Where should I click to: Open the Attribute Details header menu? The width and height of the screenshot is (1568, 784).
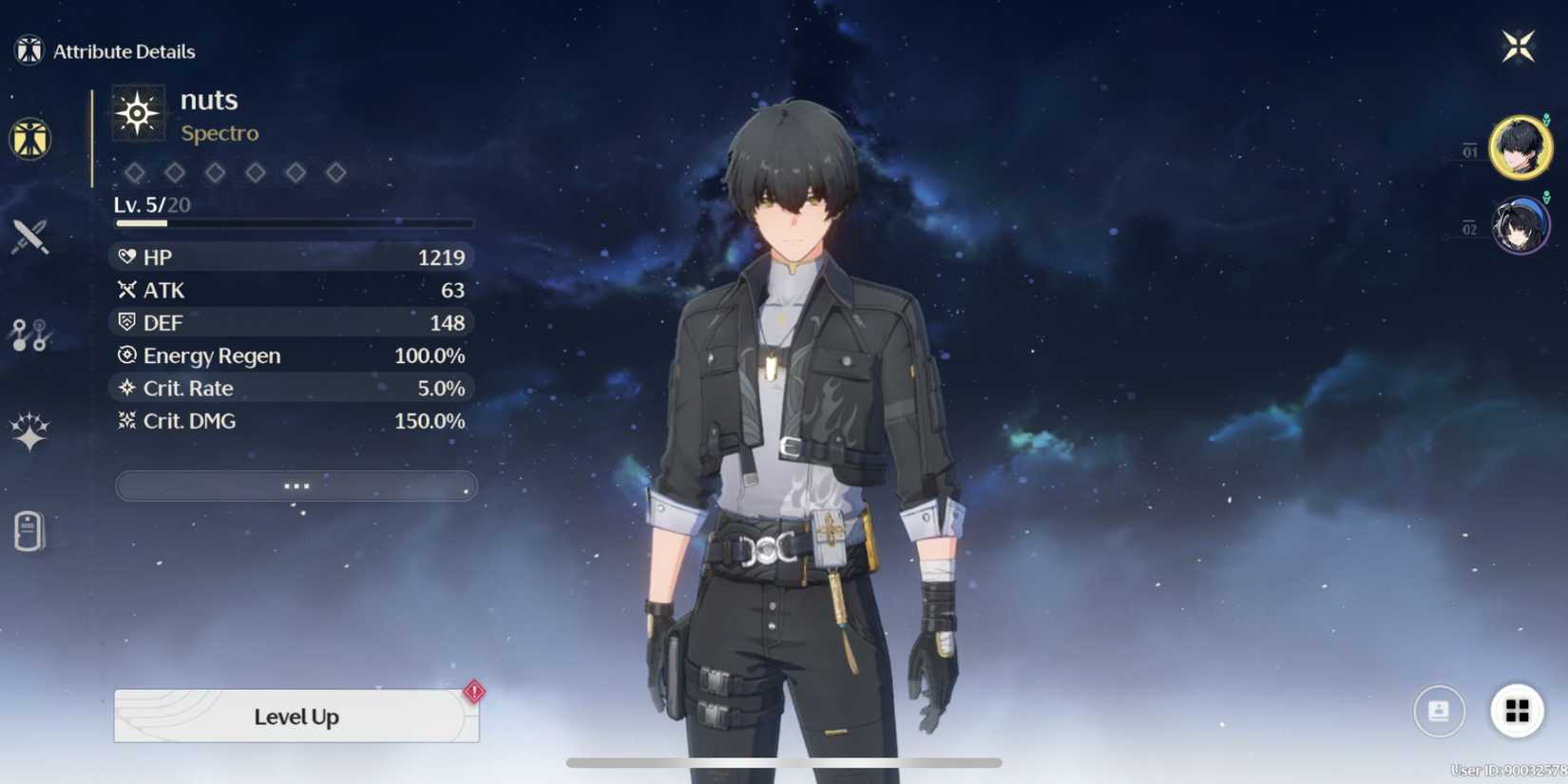click(29, 48)
